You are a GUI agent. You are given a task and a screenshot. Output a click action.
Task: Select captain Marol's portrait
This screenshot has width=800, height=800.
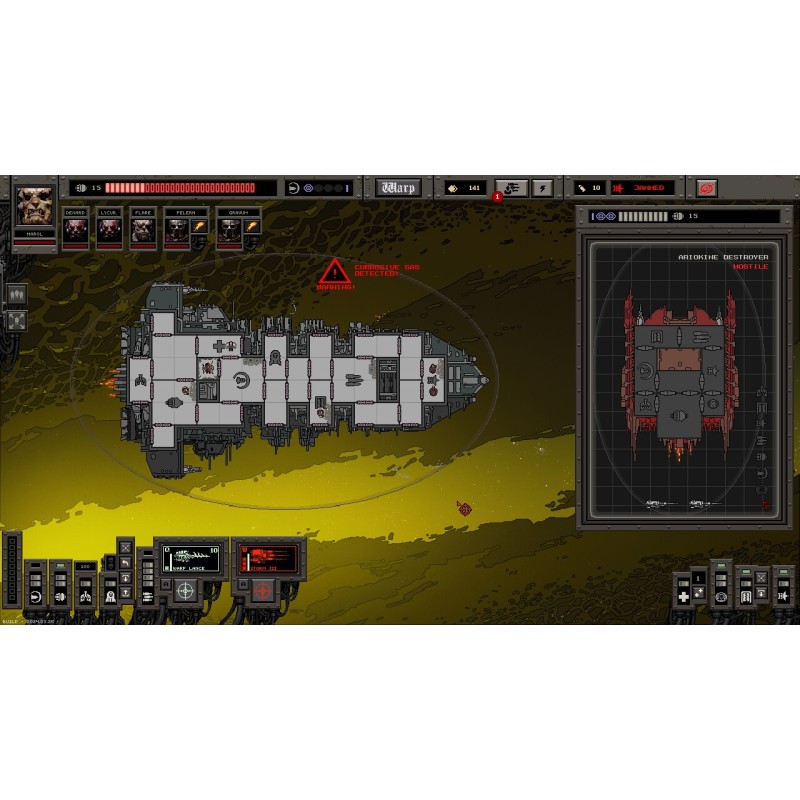click(x=35, y=207)
